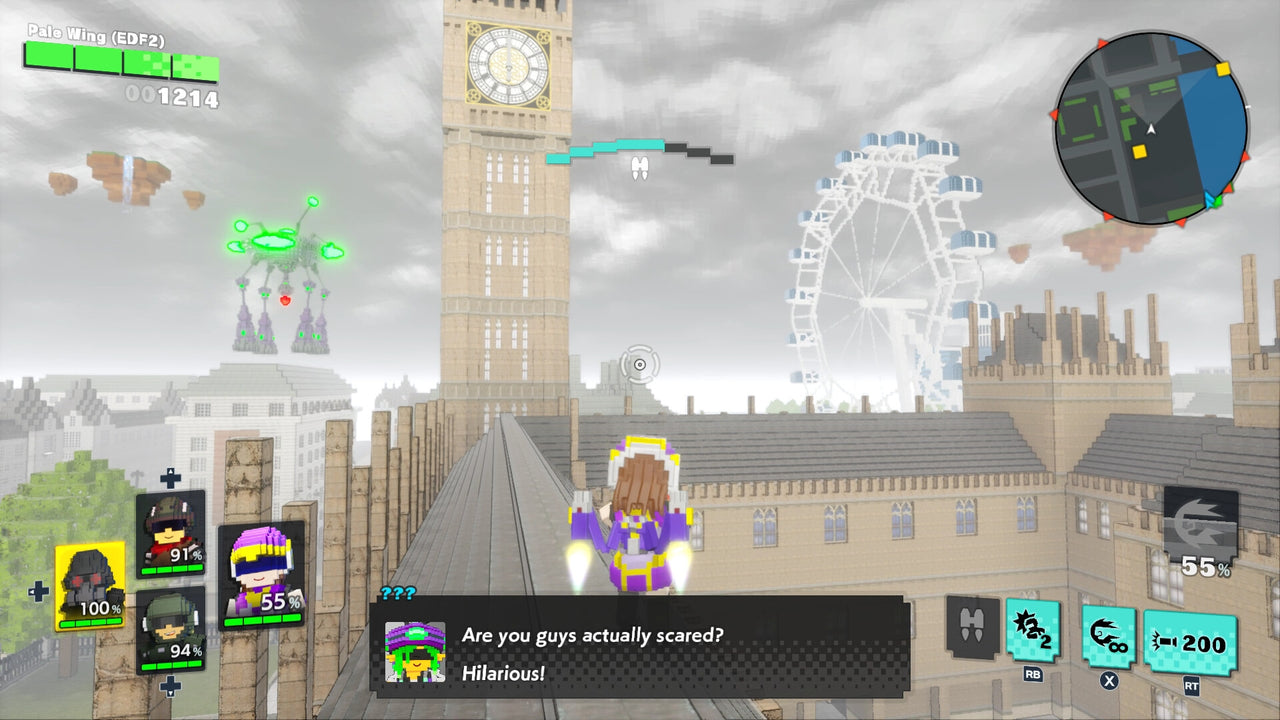Switch to the soldier teammate at 91% health
Image resolution: width=1280 pixels, height=720 pixels.
(170, 533)
